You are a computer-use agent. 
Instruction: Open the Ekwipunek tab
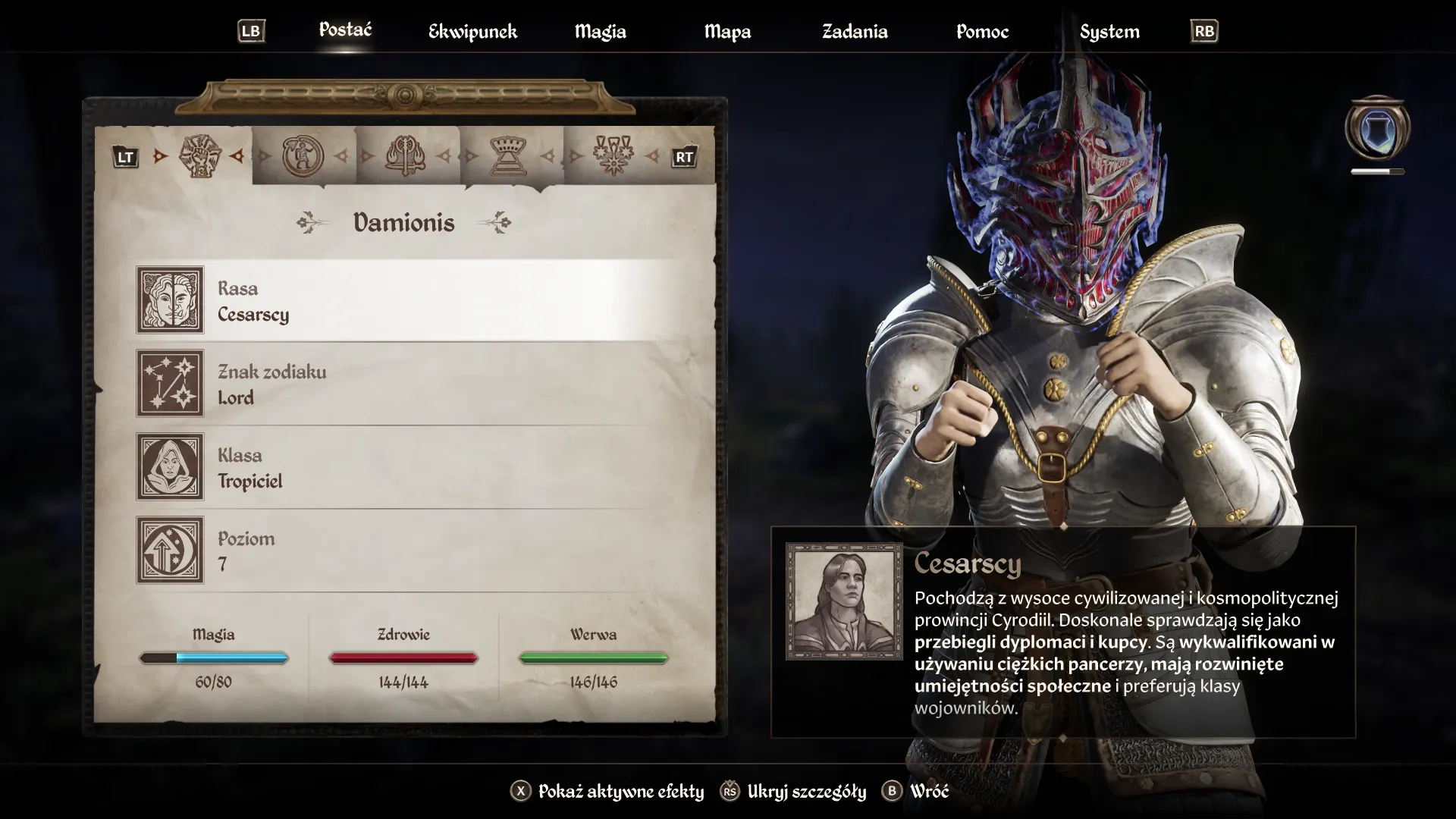point(472,32)
